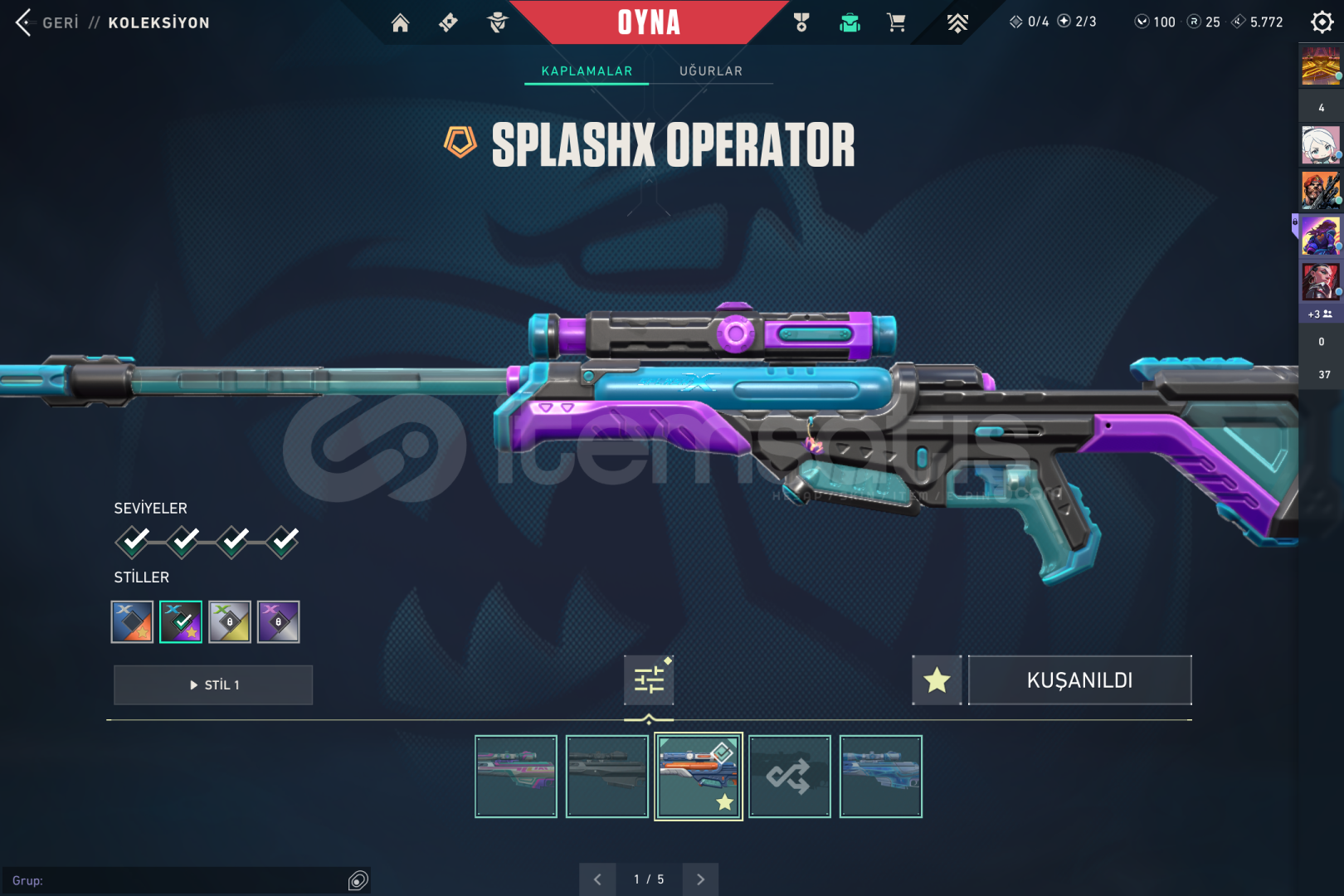Choose the purple locked style variant
This screenshot has width=1344, height=896.
pos(279,621)
